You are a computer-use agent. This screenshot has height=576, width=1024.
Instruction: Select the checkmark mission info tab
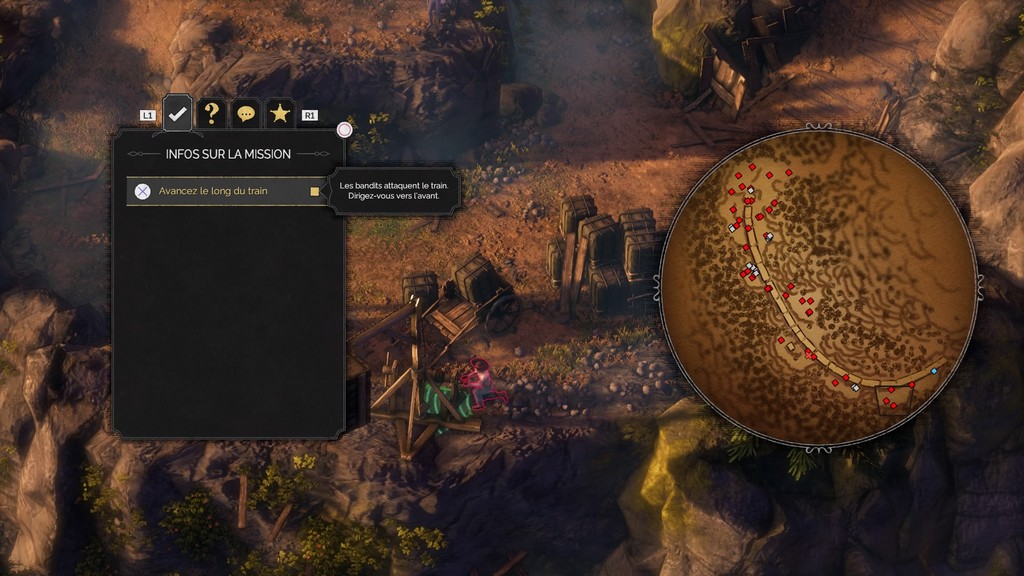(x=177, y=113)
